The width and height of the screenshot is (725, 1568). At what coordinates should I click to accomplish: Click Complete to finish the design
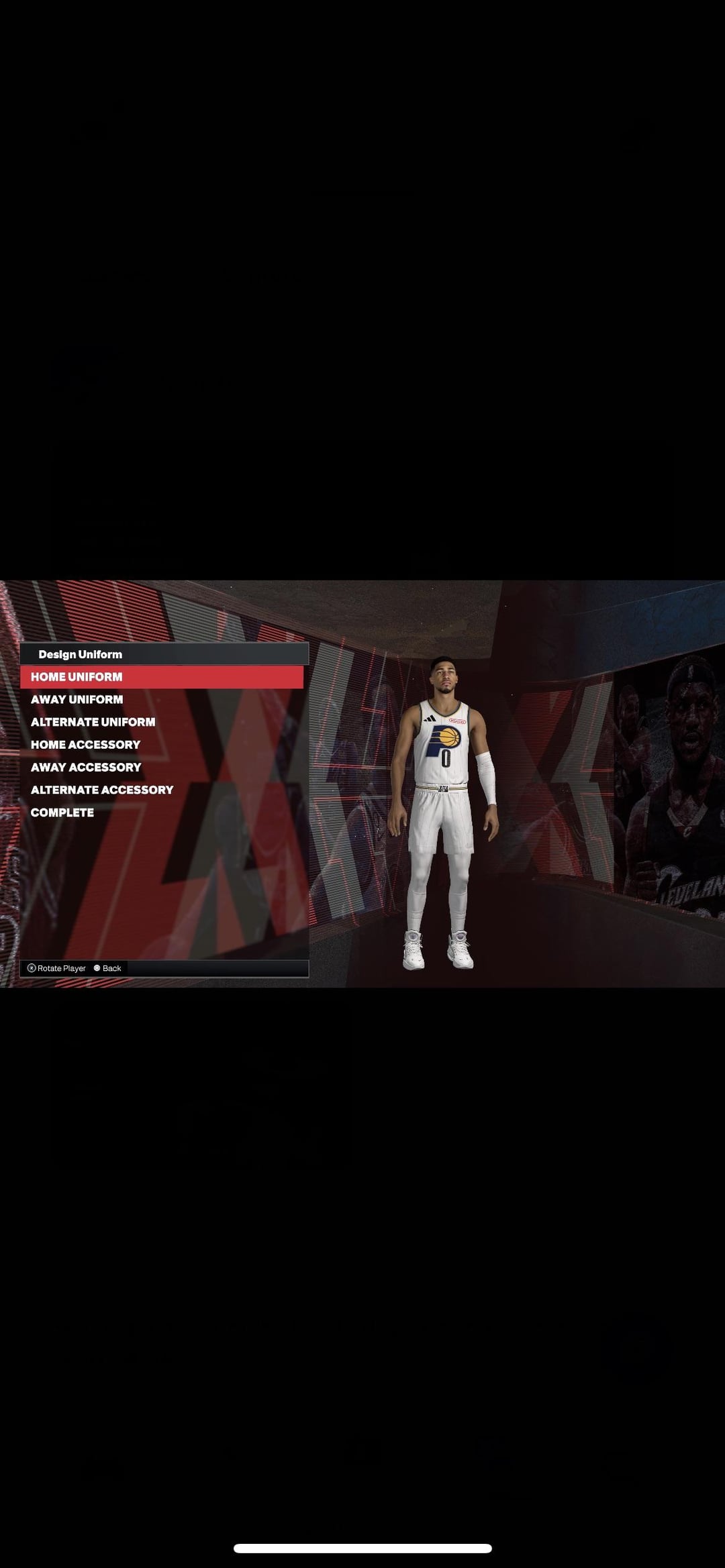pos(62,813)
